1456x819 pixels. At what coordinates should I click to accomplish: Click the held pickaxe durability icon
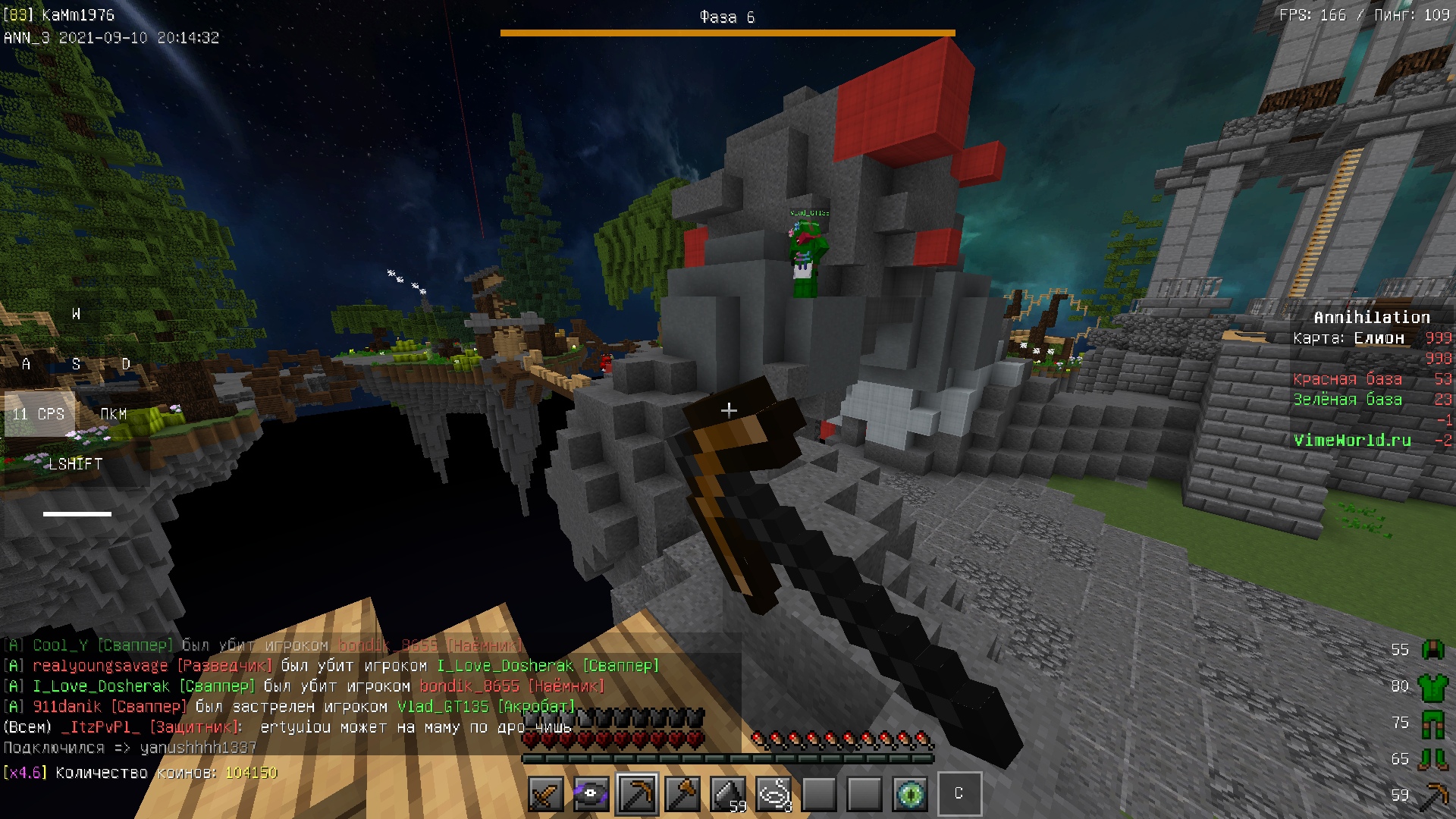click(x=1432, y=795)
